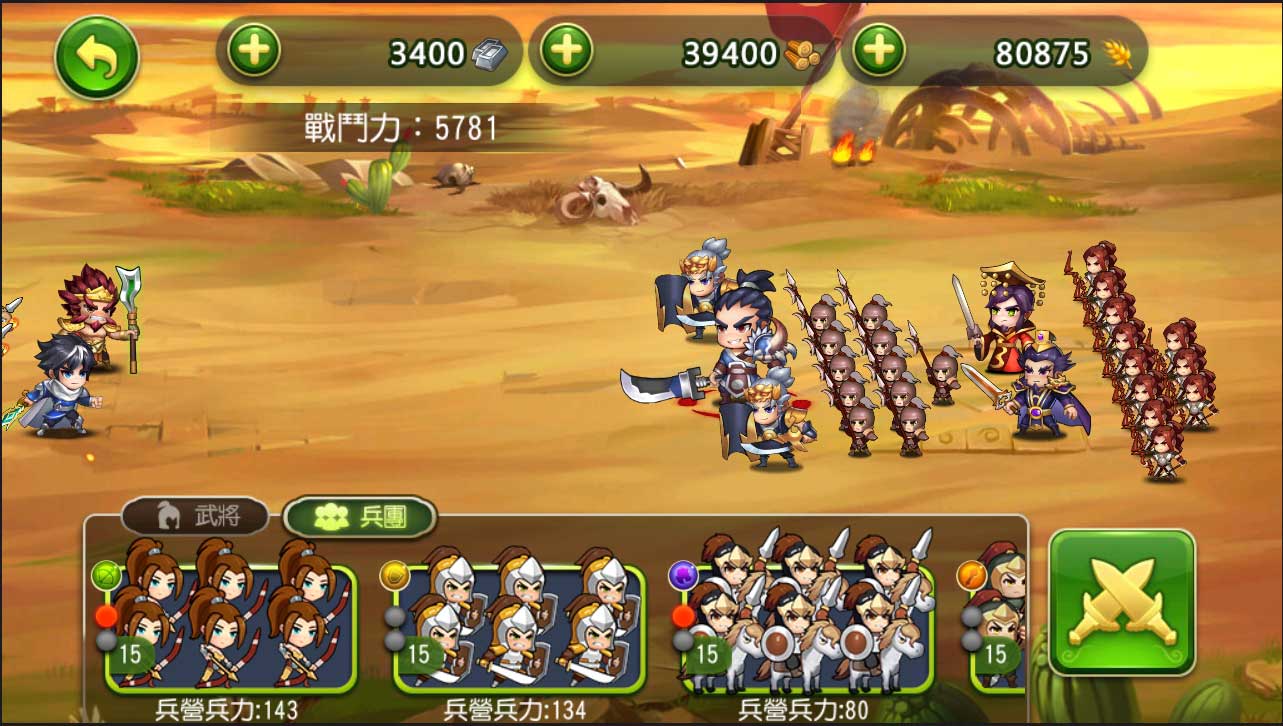The width and height of the screenshot is (1283, 726).
Task: Add more wood with the plus button
Action: [x=566, y=50]
